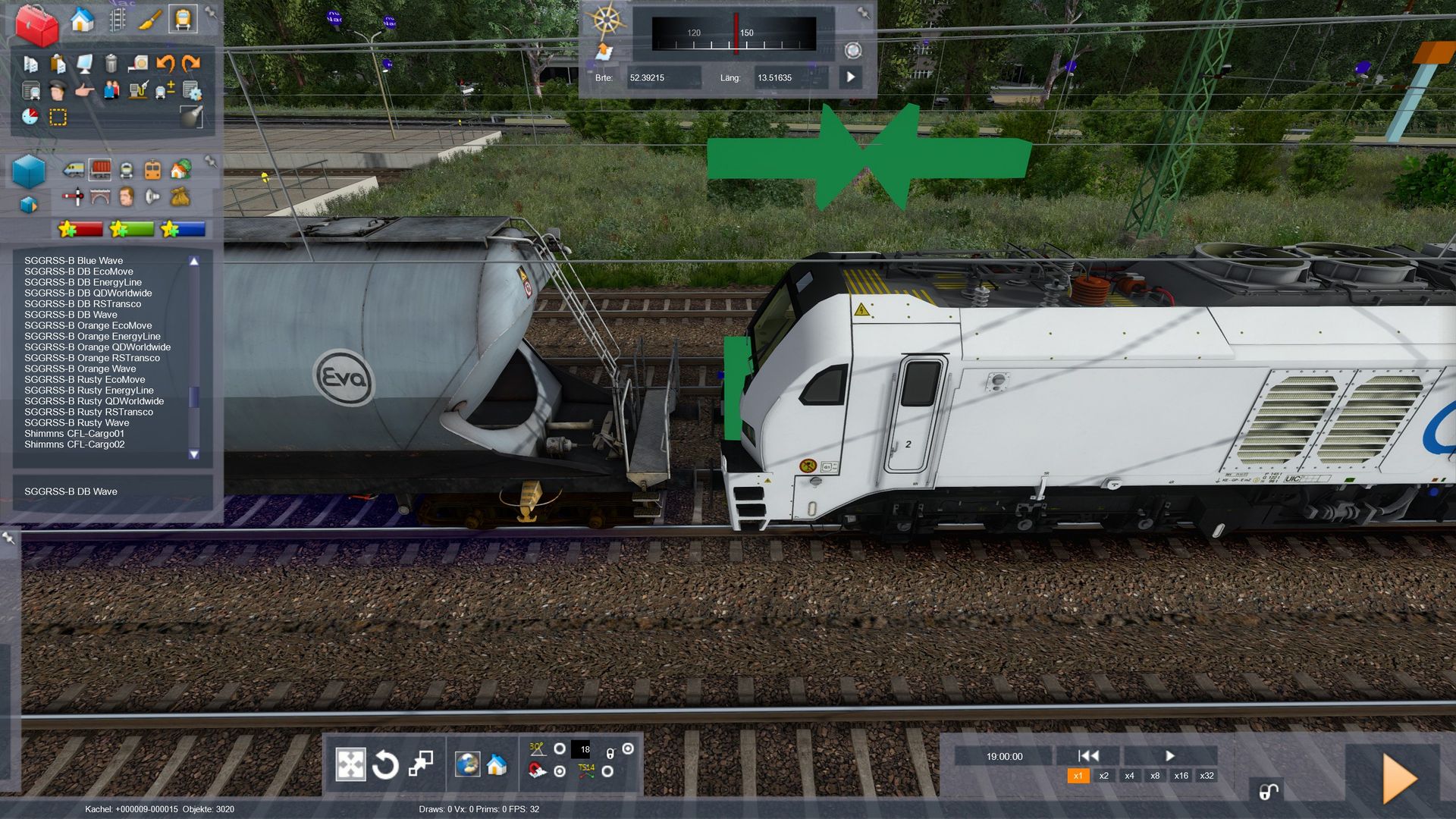This screenshot has height=819, width=1456.
Task: Select the red freight wagon category
Action: (100, 170)
